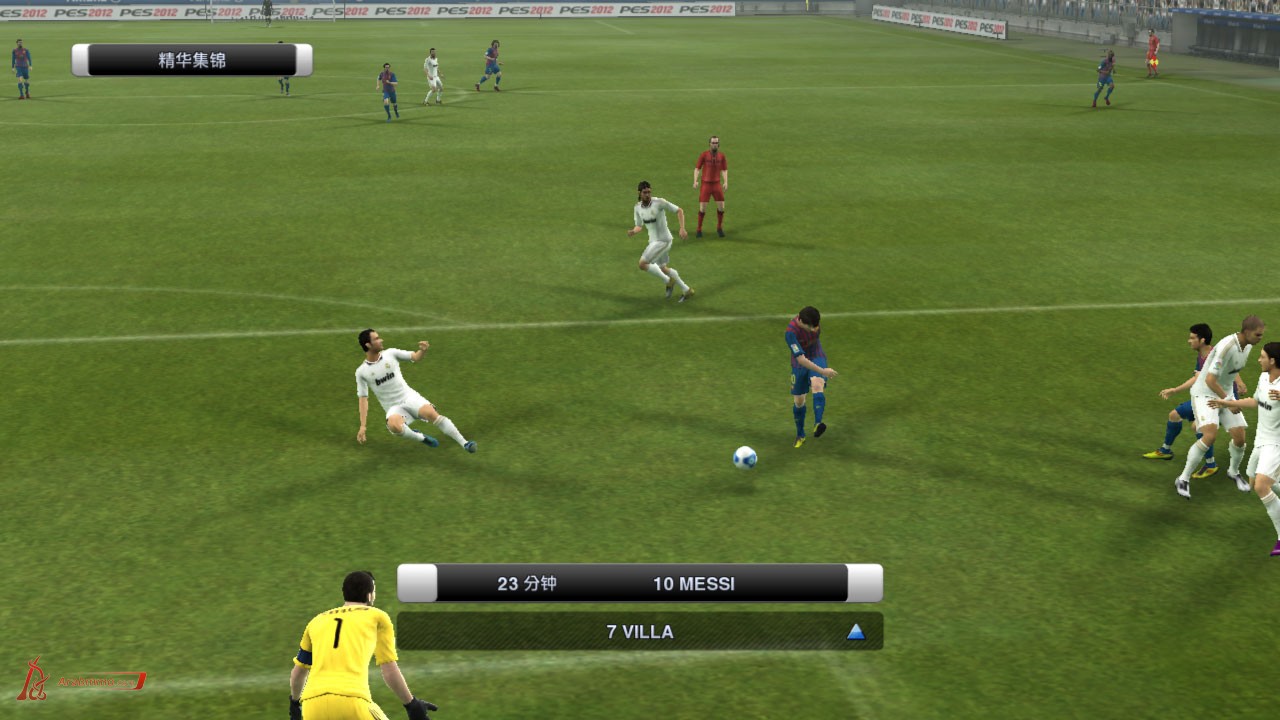
Task: Click the 精华集锦 highlights banner
Action: pos(192,60)
